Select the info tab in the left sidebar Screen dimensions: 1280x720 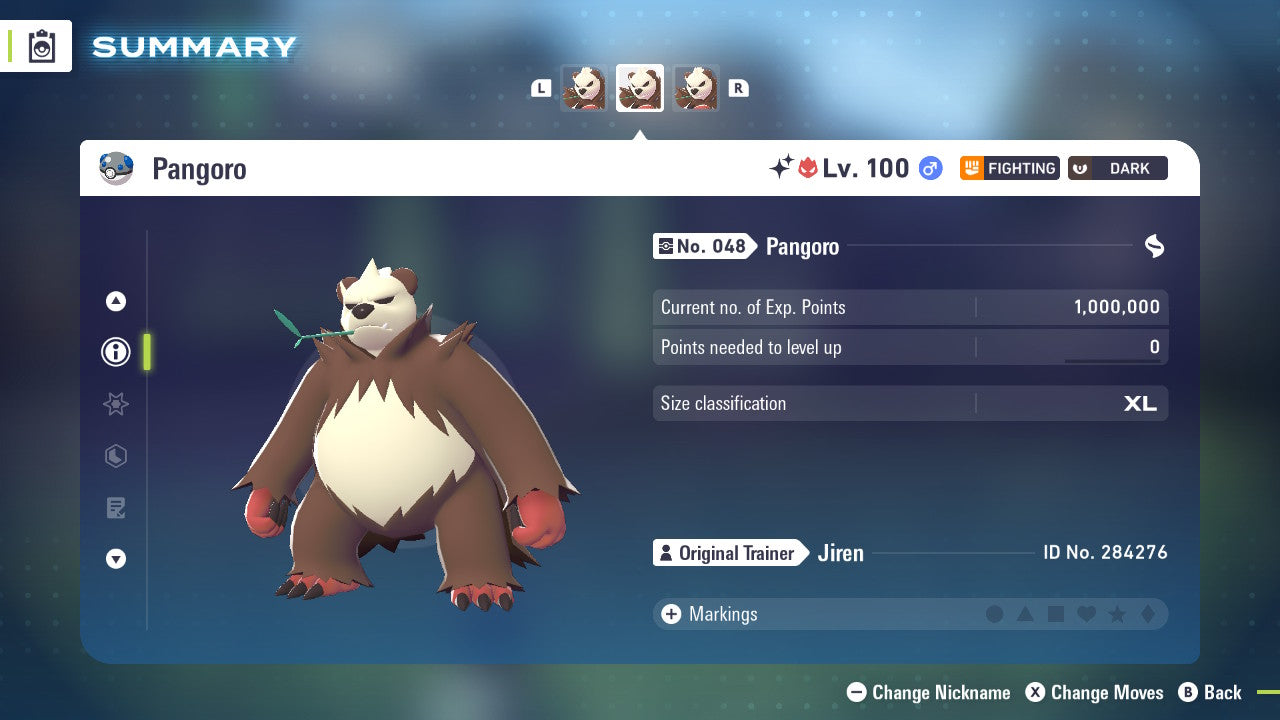click(115, 352)
